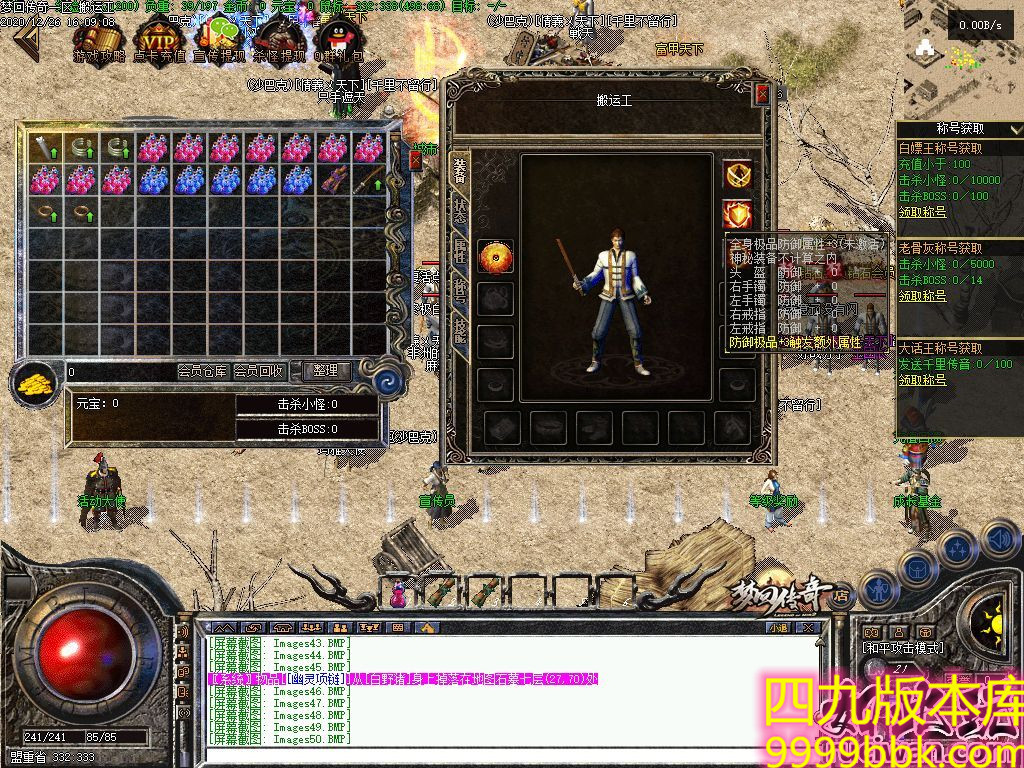Click the 会员回收 member recycle button
The width and height of the screenshot is (1024, 768).
[x=259, y=371]
